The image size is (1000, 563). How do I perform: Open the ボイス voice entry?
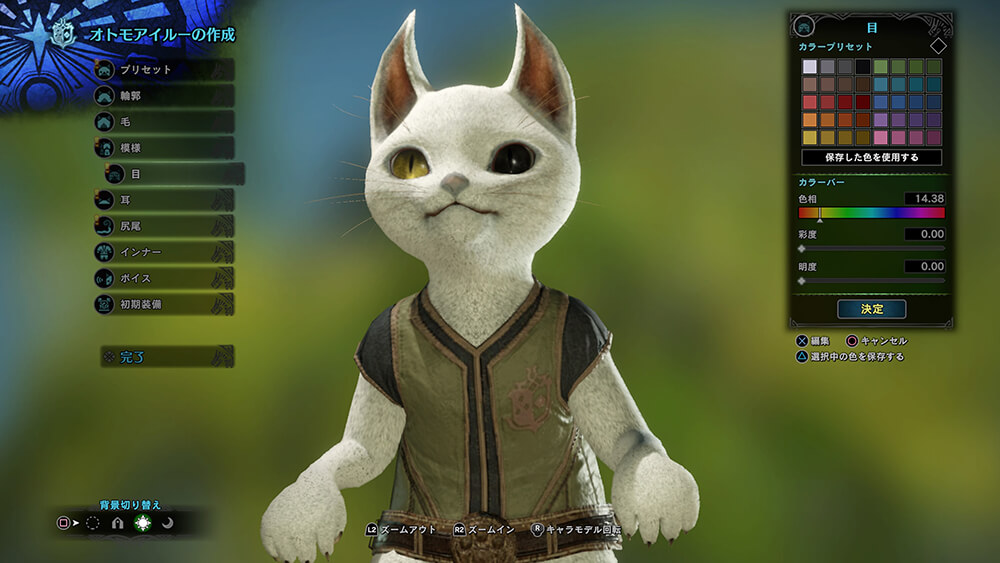(x=163, y=278)
